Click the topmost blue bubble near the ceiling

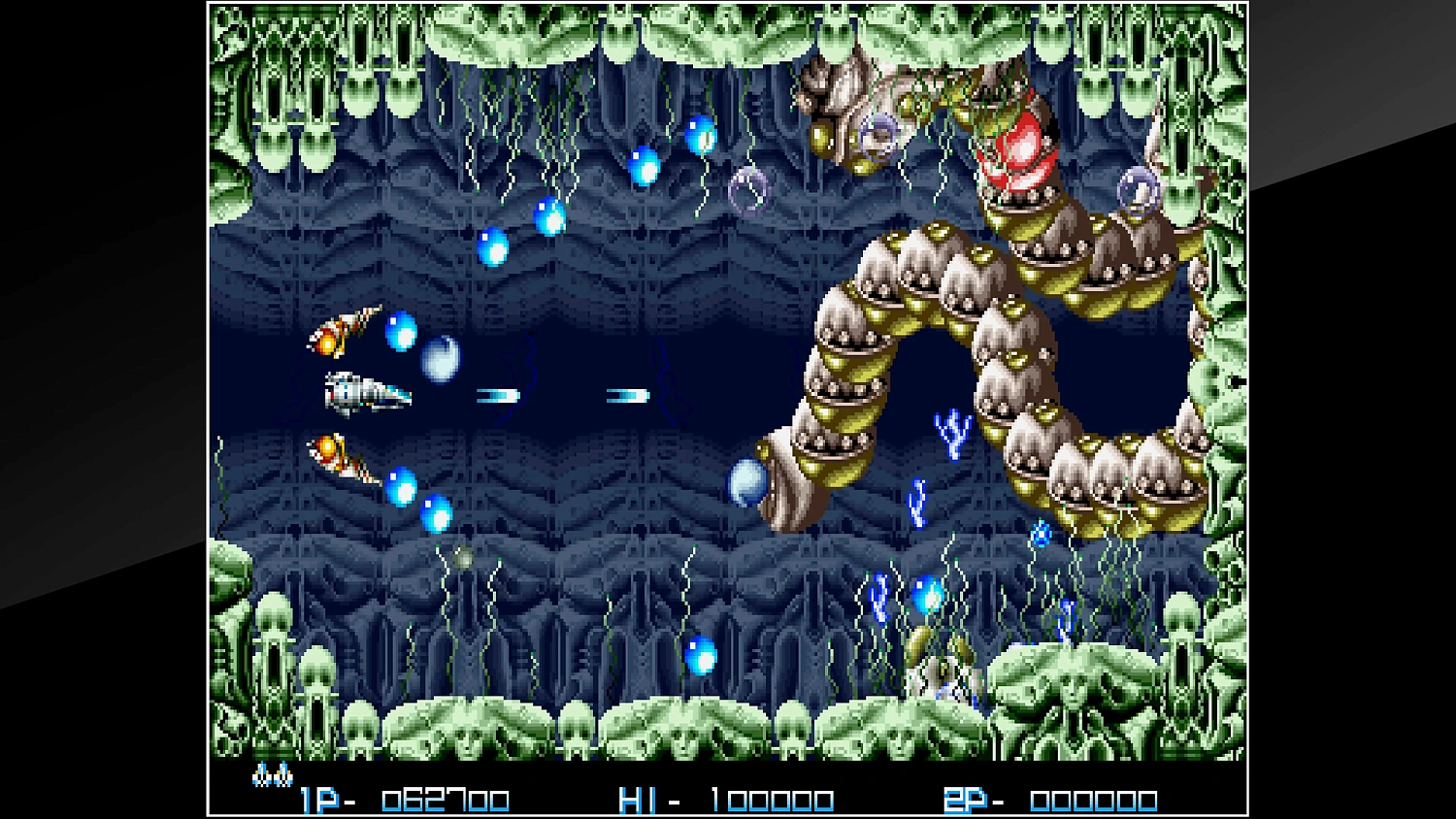tap(701, 136)
